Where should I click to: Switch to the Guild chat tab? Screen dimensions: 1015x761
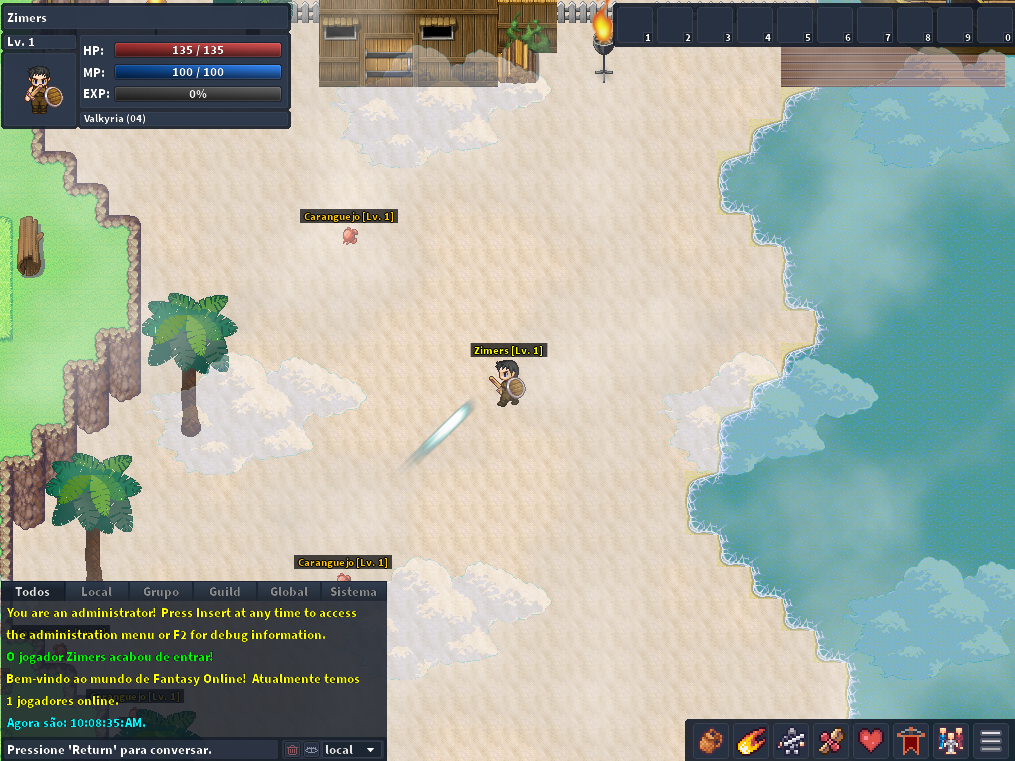225,592
